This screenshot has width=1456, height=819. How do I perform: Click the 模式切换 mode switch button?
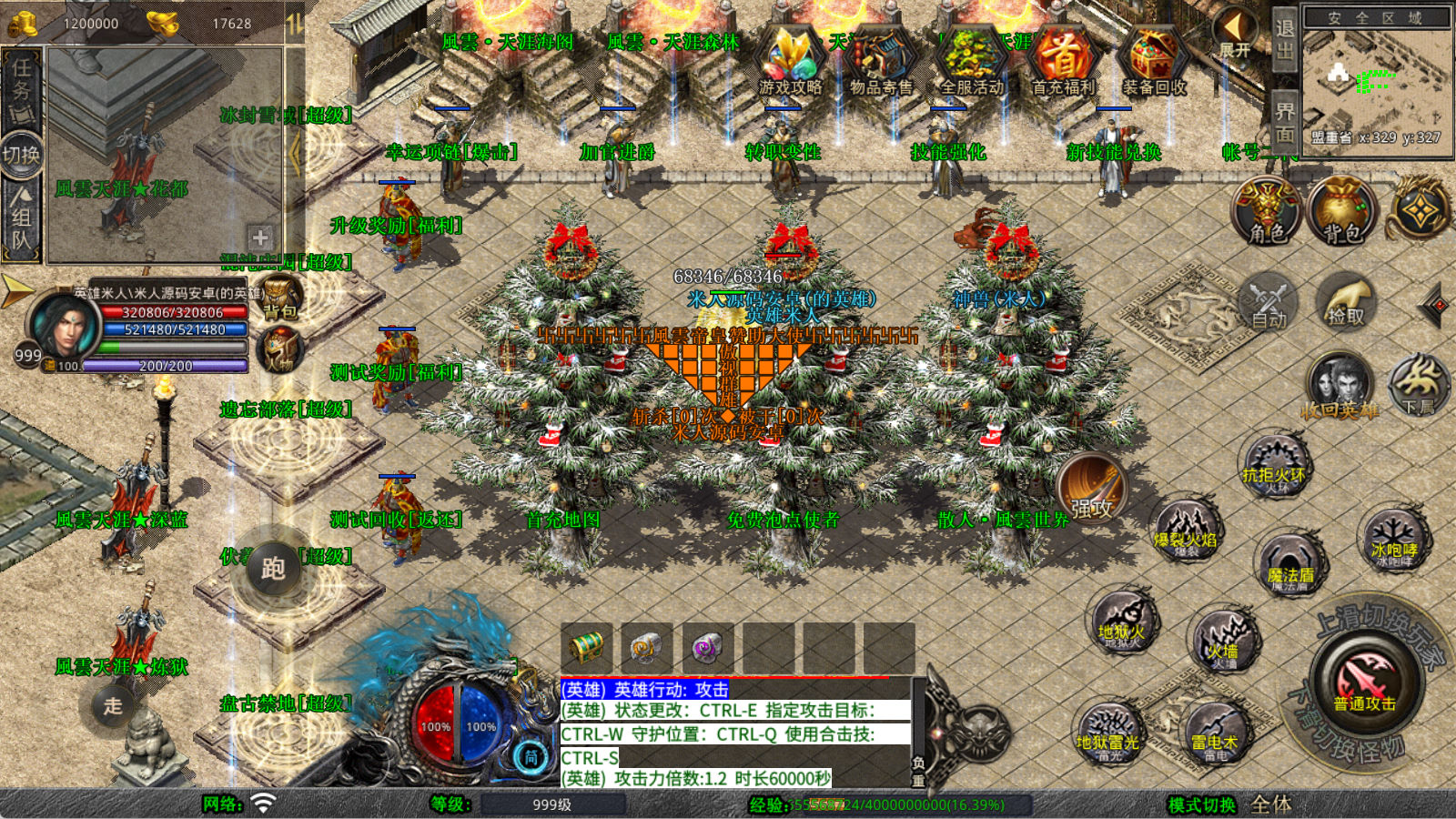pyautogui.click(x=1201, y=805)
